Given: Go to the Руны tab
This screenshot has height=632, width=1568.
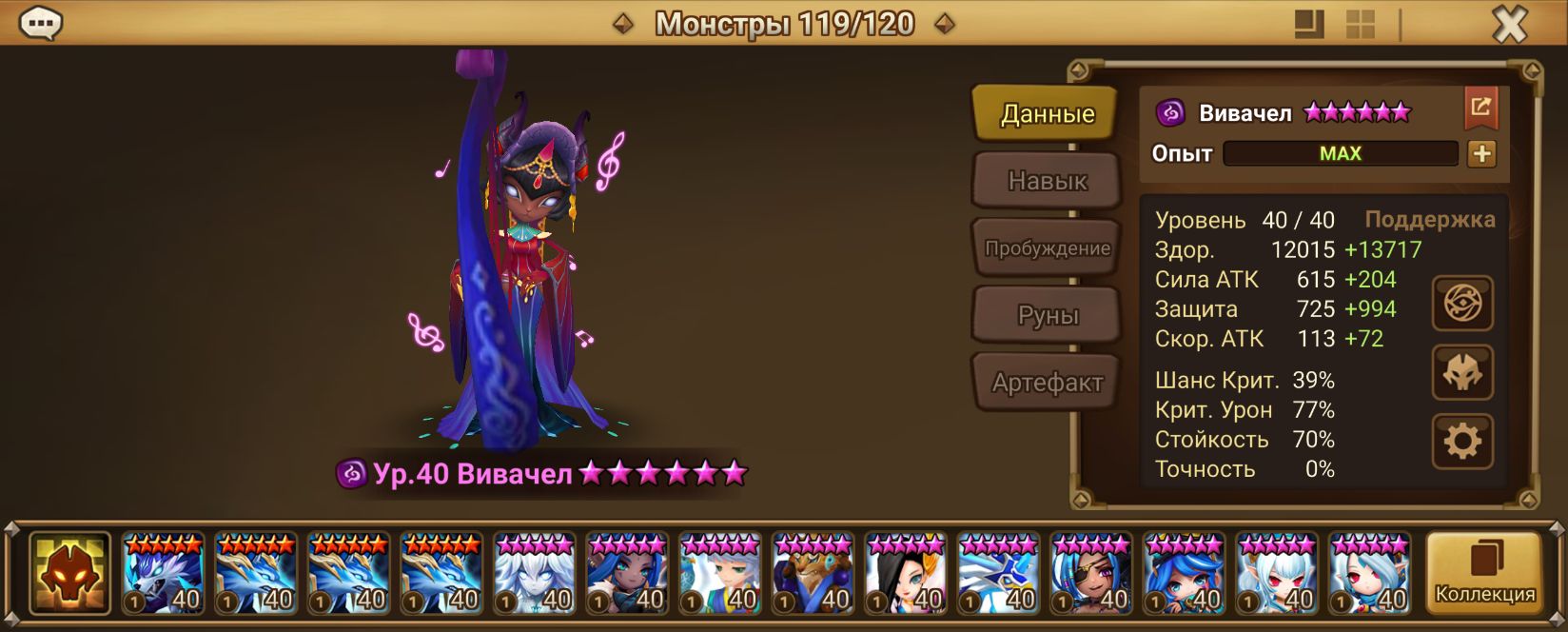Looking at the screenshot, I should (1047, 315).
